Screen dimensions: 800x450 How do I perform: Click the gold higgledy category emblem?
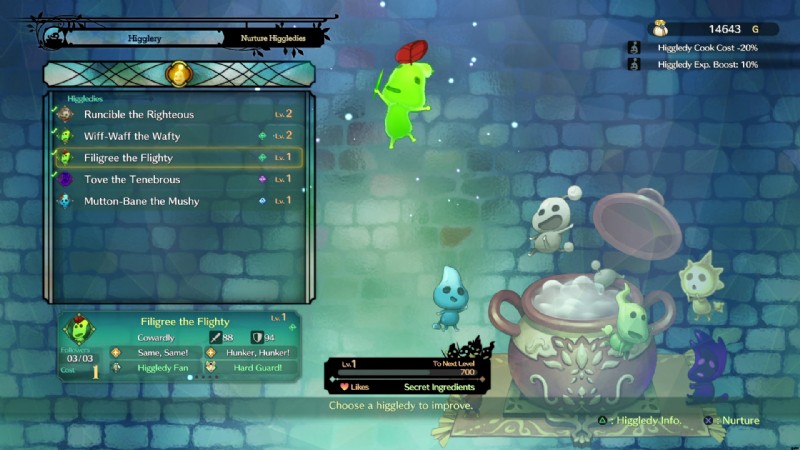[x=179, y=73]
